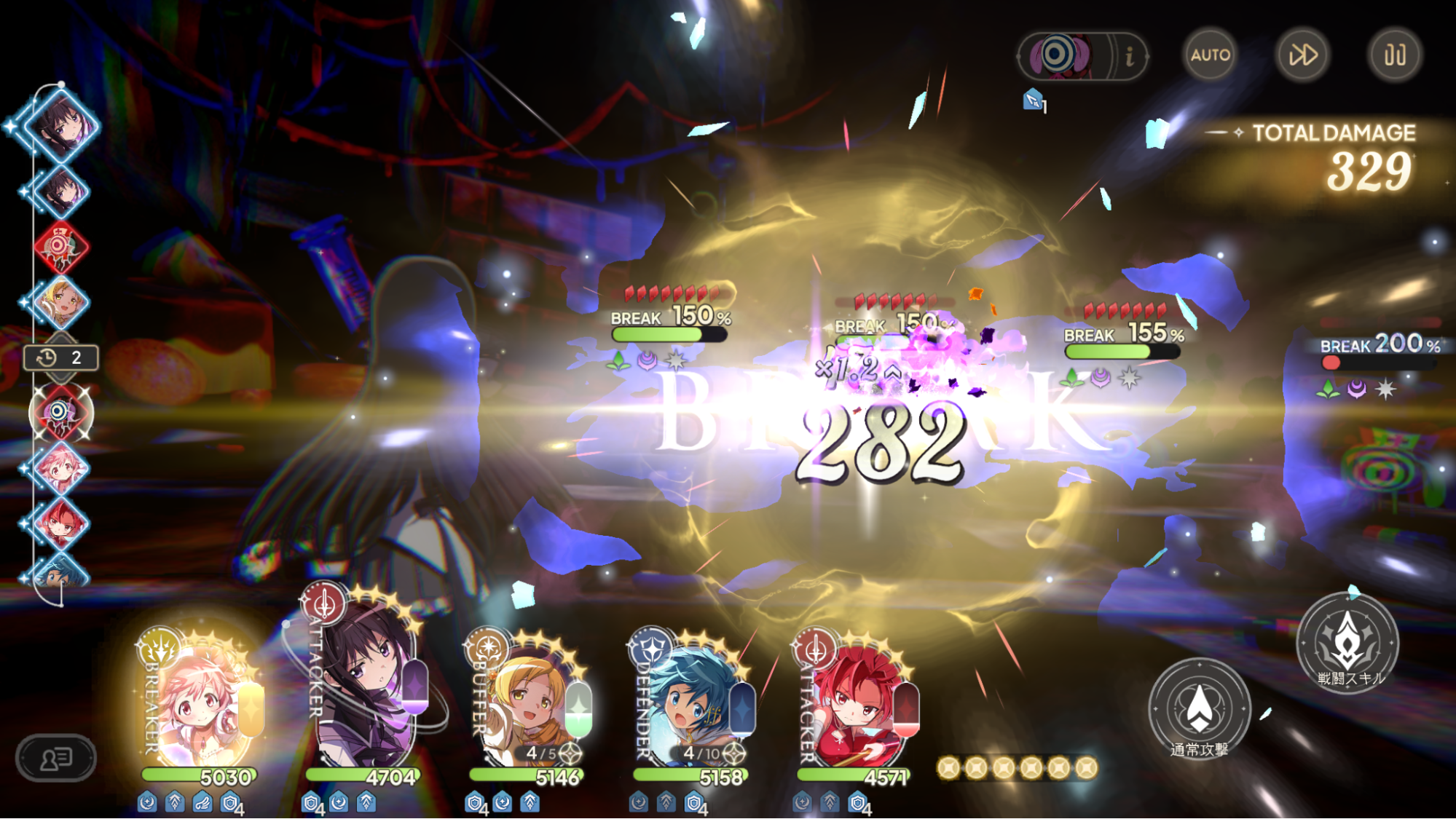Screen dimensions: 1456x819
Task: Click the fast-forward speed button
Action: (1302, 55)
